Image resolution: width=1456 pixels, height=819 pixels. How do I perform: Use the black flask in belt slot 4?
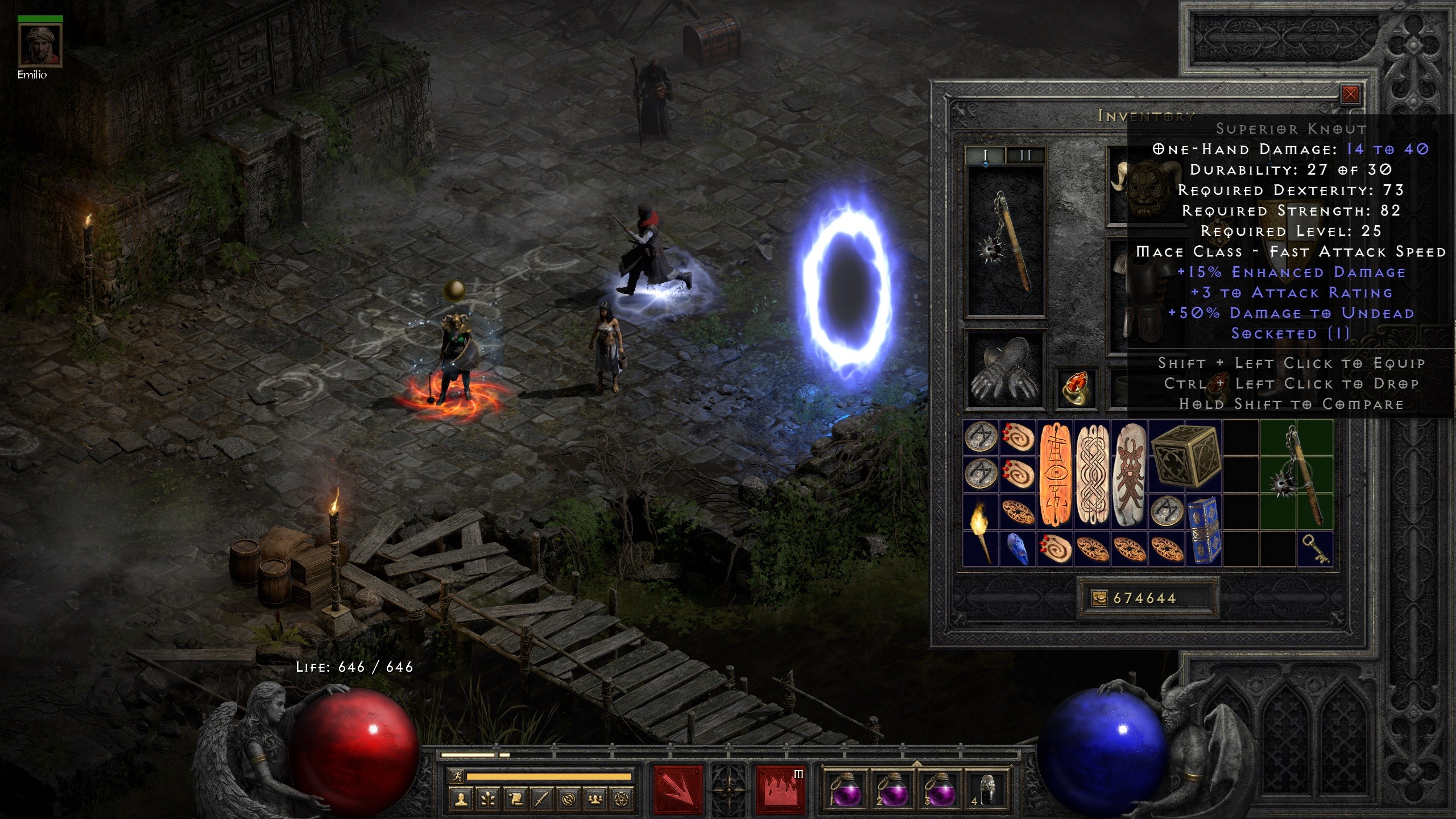988,791
